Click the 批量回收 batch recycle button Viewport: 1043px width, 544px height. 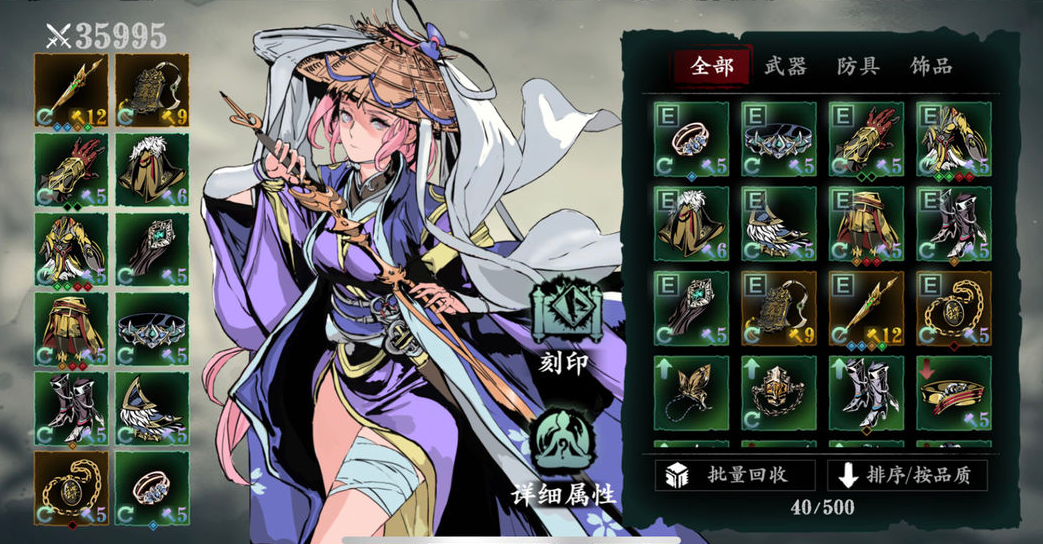click(735, 475)
